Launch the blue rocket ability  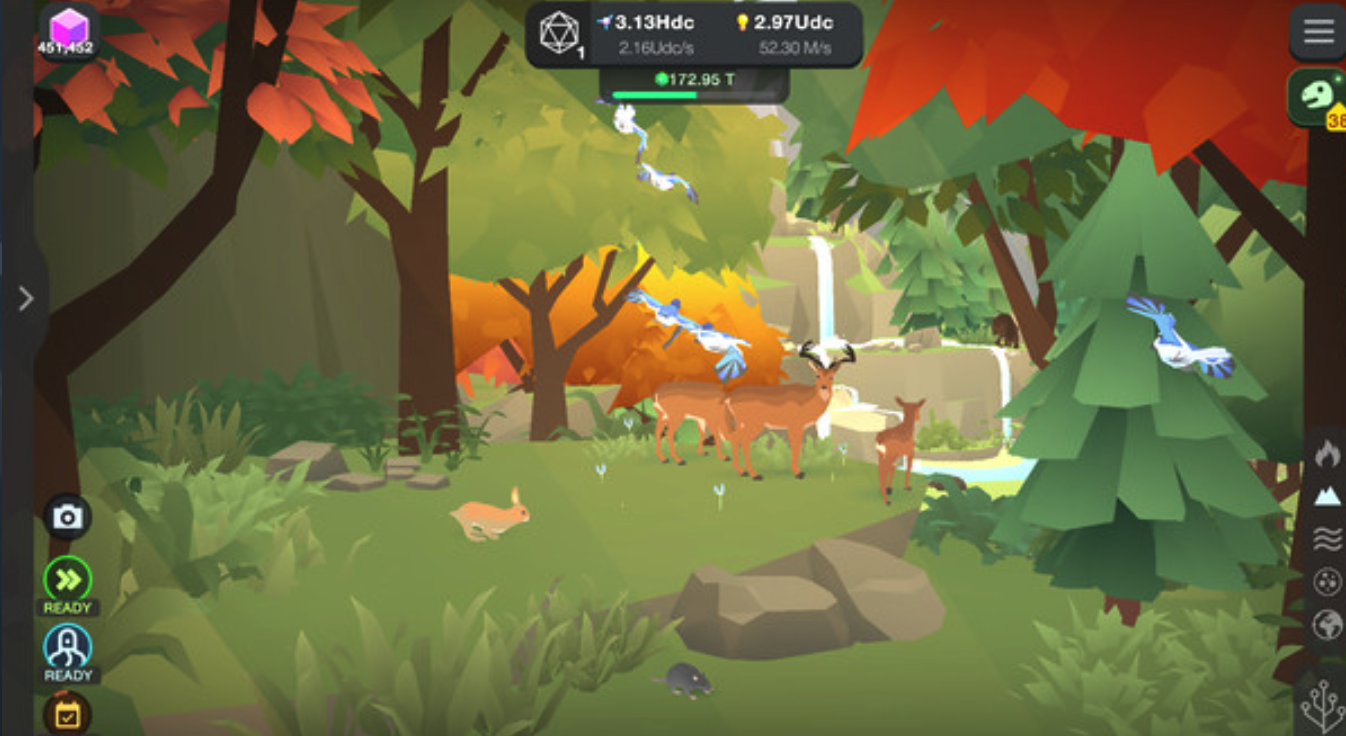click(x=68, y=647)
